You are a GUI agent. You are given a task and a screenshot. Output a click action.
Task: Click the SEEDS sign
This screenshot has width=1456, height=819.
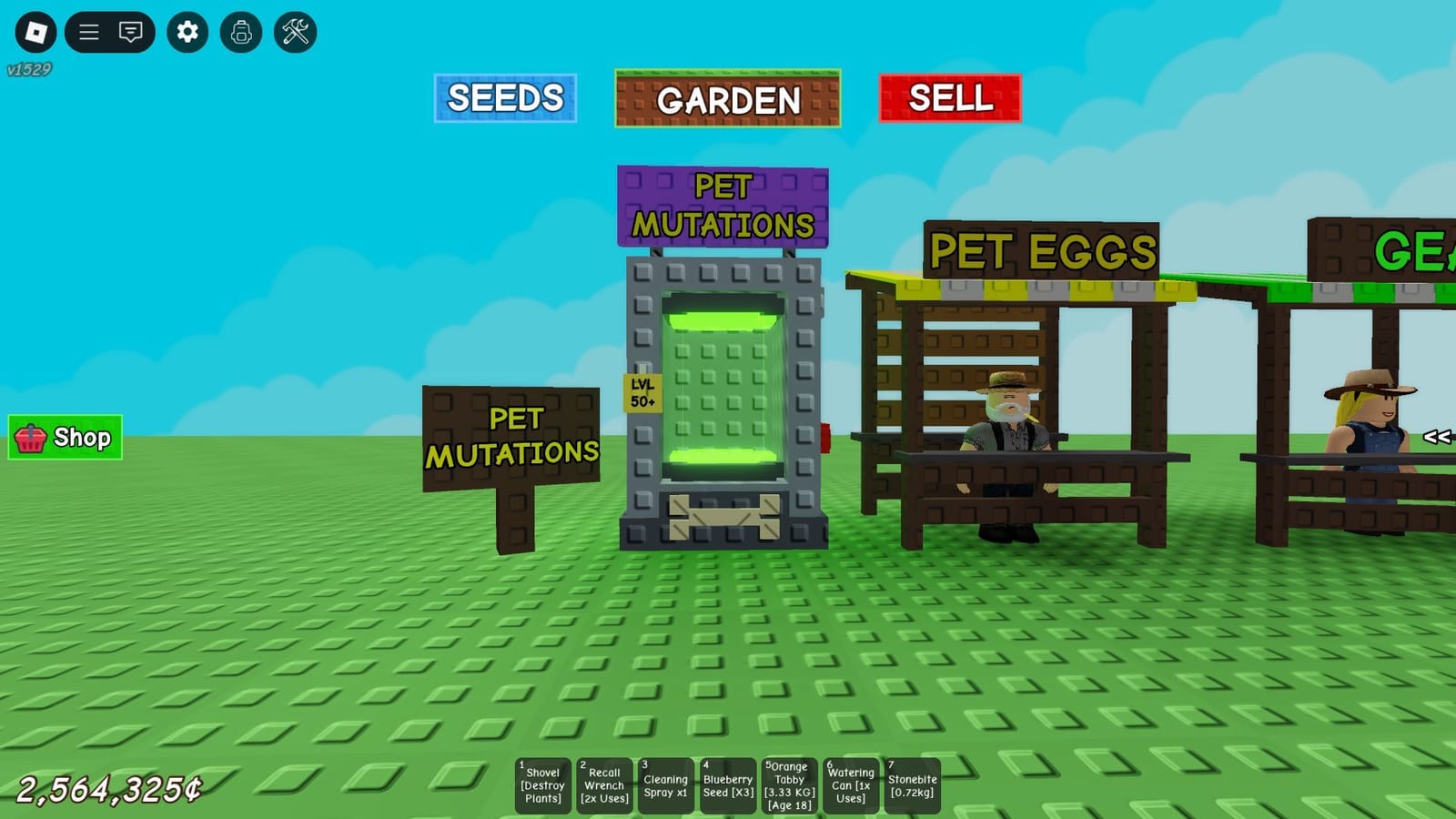506,98
